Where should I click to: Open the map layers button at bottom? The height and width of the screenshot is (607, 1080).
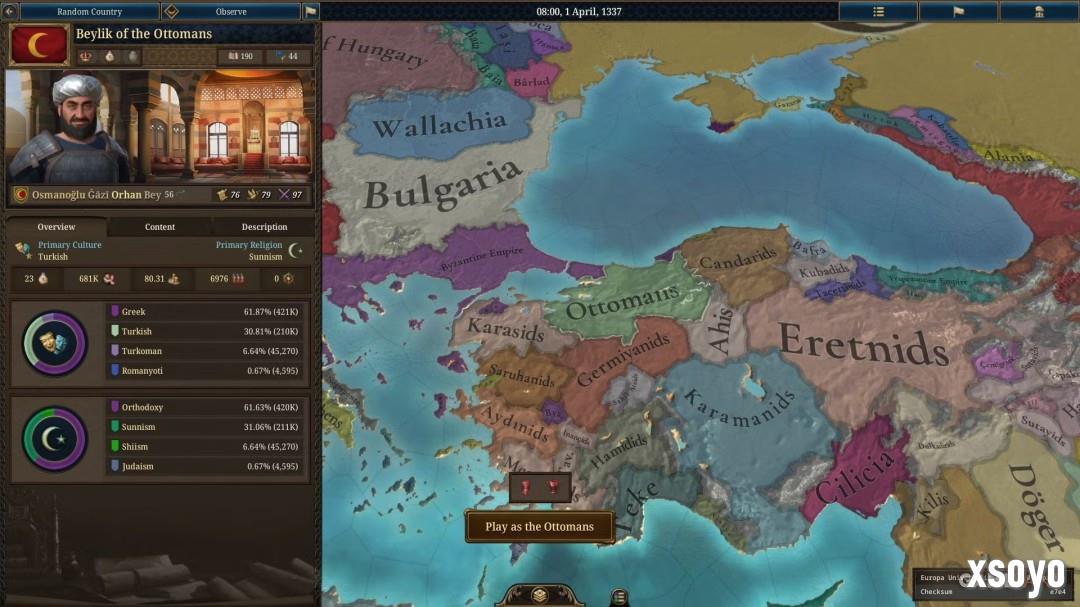pyautogui.click(x=538, y=595)
